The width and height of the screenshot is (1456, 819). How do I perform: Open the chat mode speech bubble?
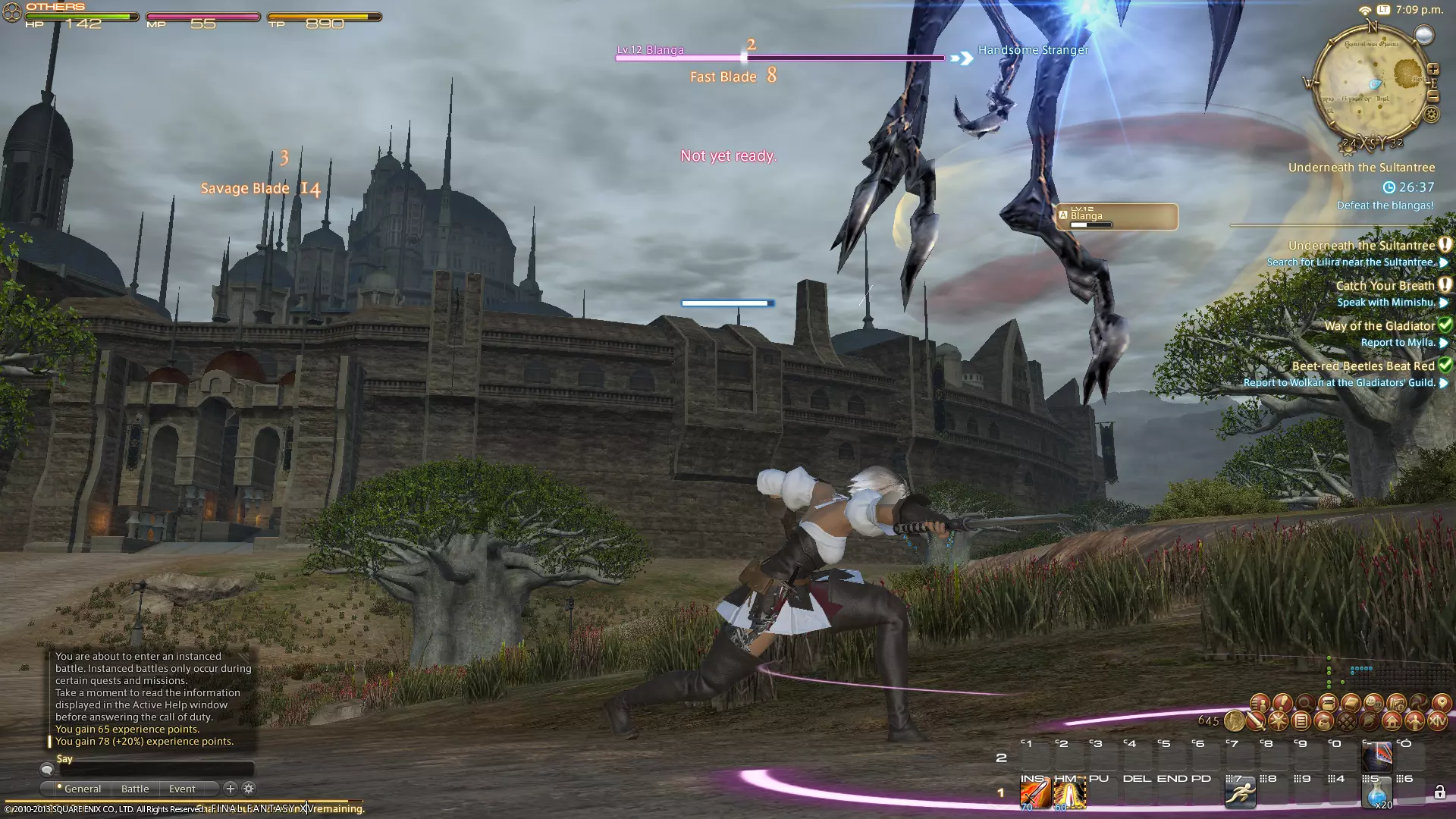click(x=47, y=770)
